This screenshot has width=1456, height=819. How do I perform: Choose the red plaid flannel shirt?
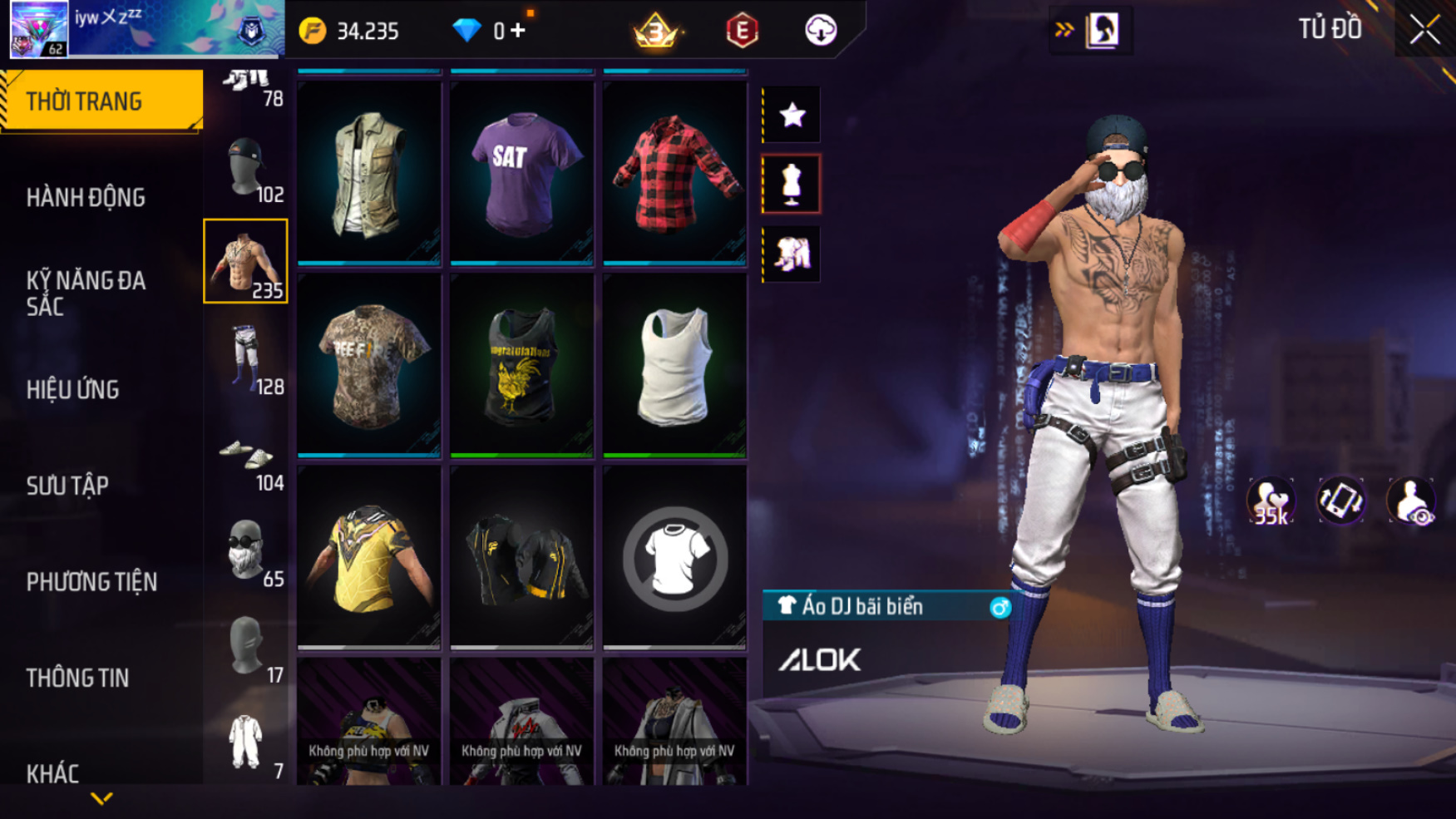tap(674, 172)
